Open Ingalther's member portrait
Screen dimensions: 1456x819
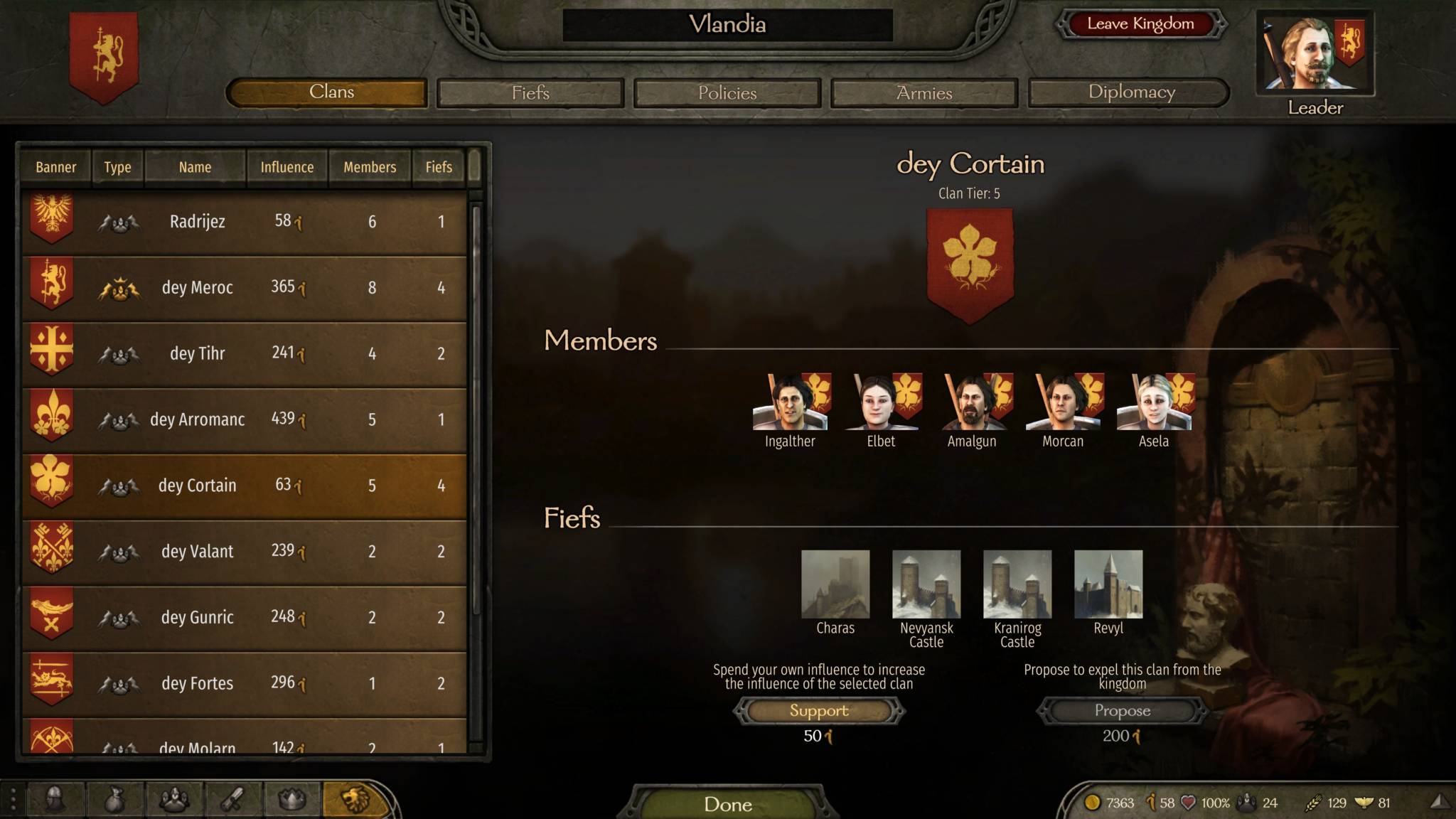pos(790,402)
